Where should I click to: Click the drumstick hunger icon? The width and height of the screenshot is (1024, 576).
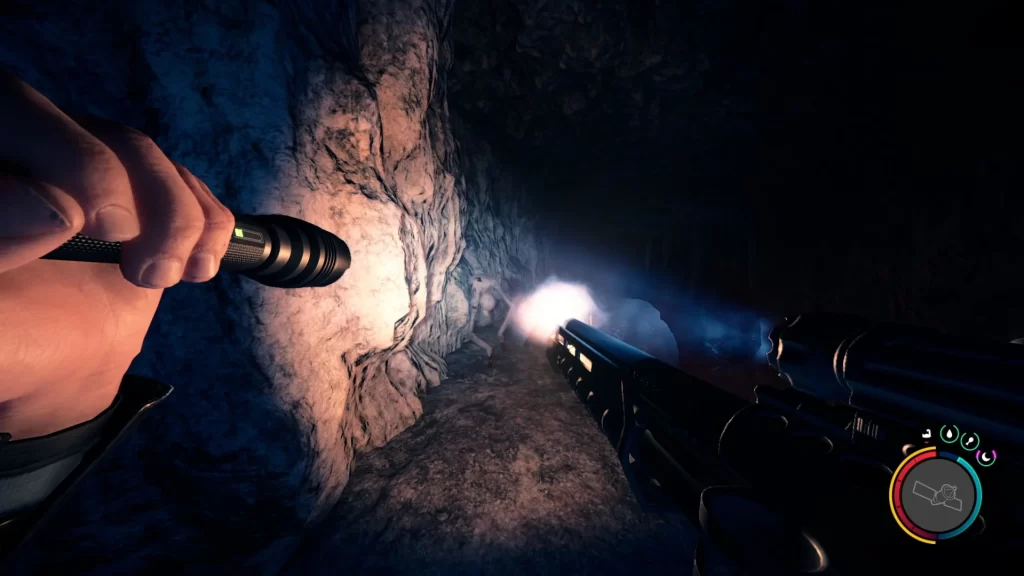pos(968,441)
